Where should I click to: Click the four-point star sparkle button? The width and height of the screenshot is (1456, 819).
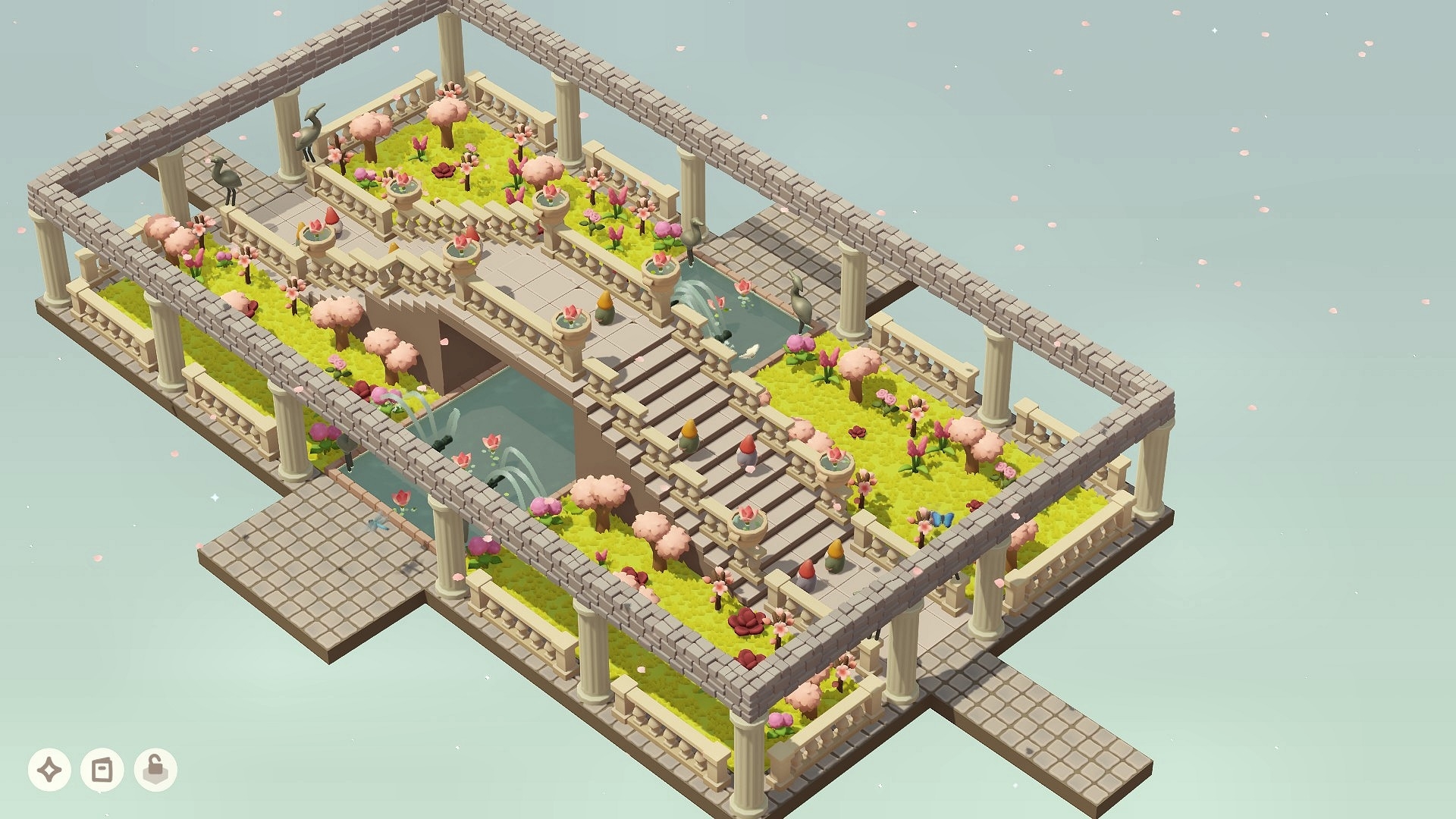[x=50, y=770]
